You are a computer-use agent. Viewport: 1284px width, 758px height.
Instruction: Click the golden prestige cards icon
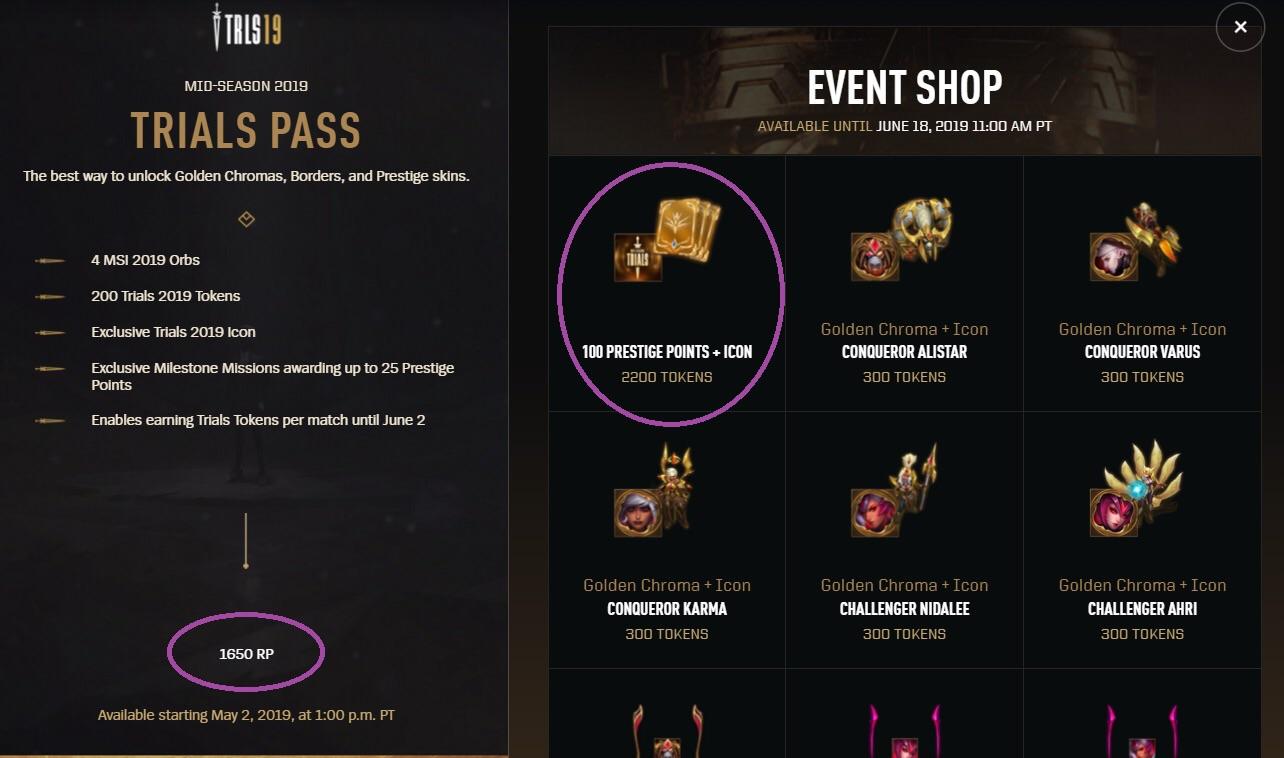pos(686,232)
